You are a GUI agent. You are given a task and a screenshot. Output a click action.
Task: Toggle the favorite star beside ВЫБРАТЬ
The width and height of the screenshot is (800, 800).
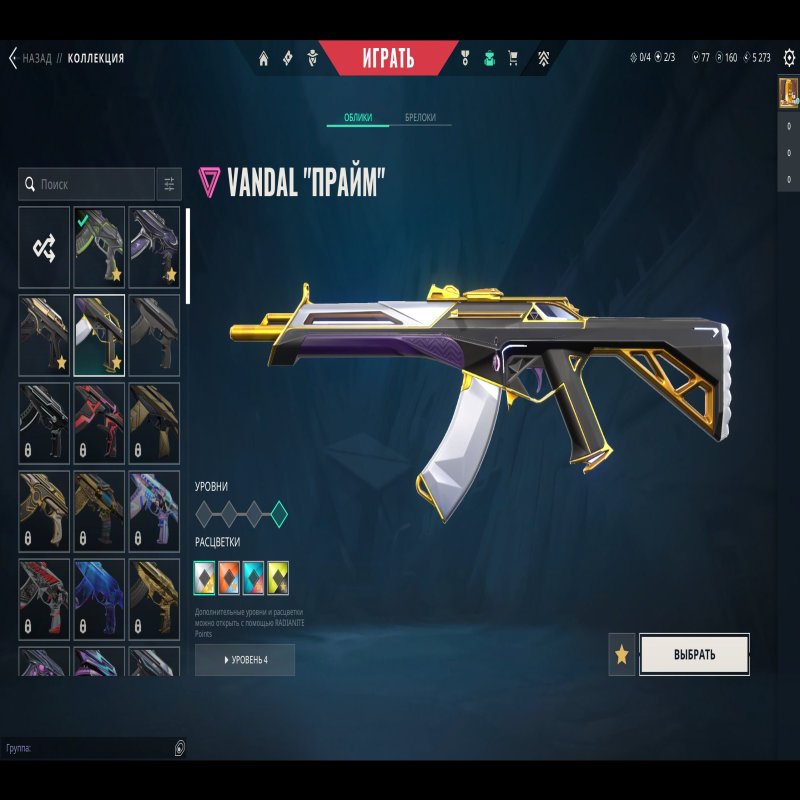(622, 655)
